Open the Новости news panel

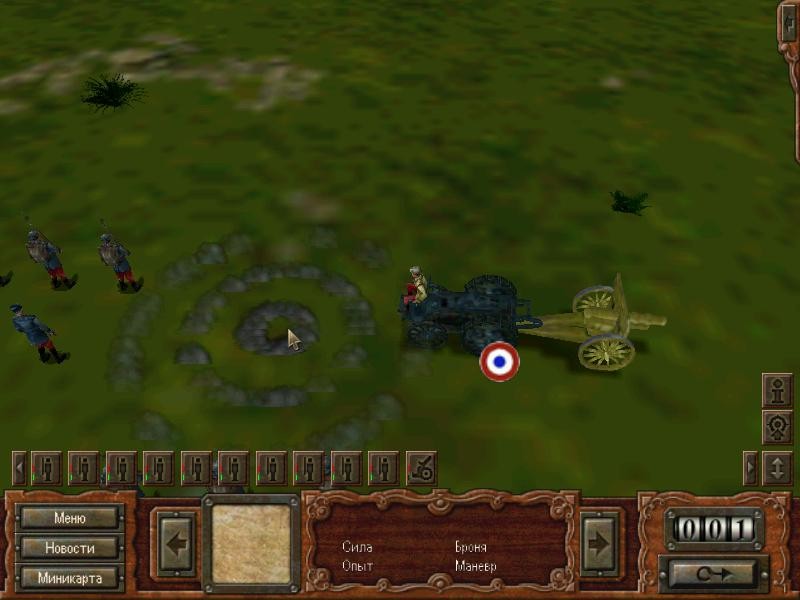coord(70,548)
